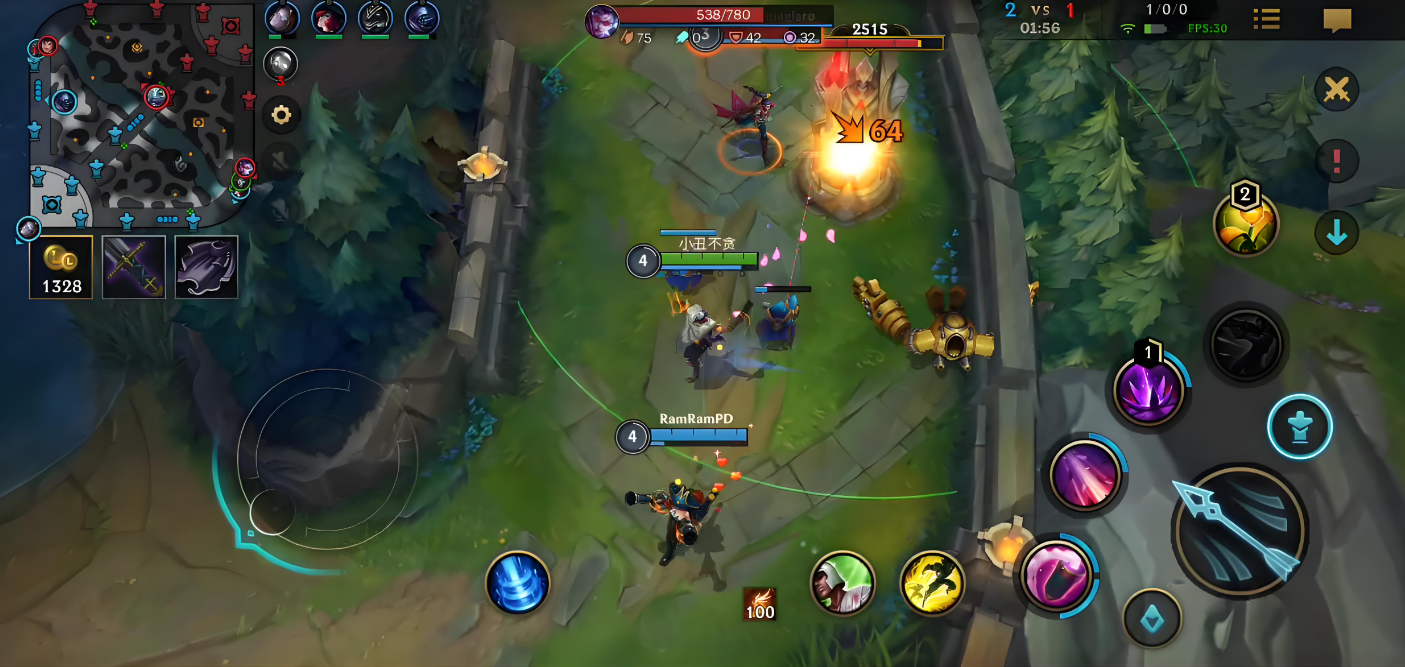Open the minimap

140,110
